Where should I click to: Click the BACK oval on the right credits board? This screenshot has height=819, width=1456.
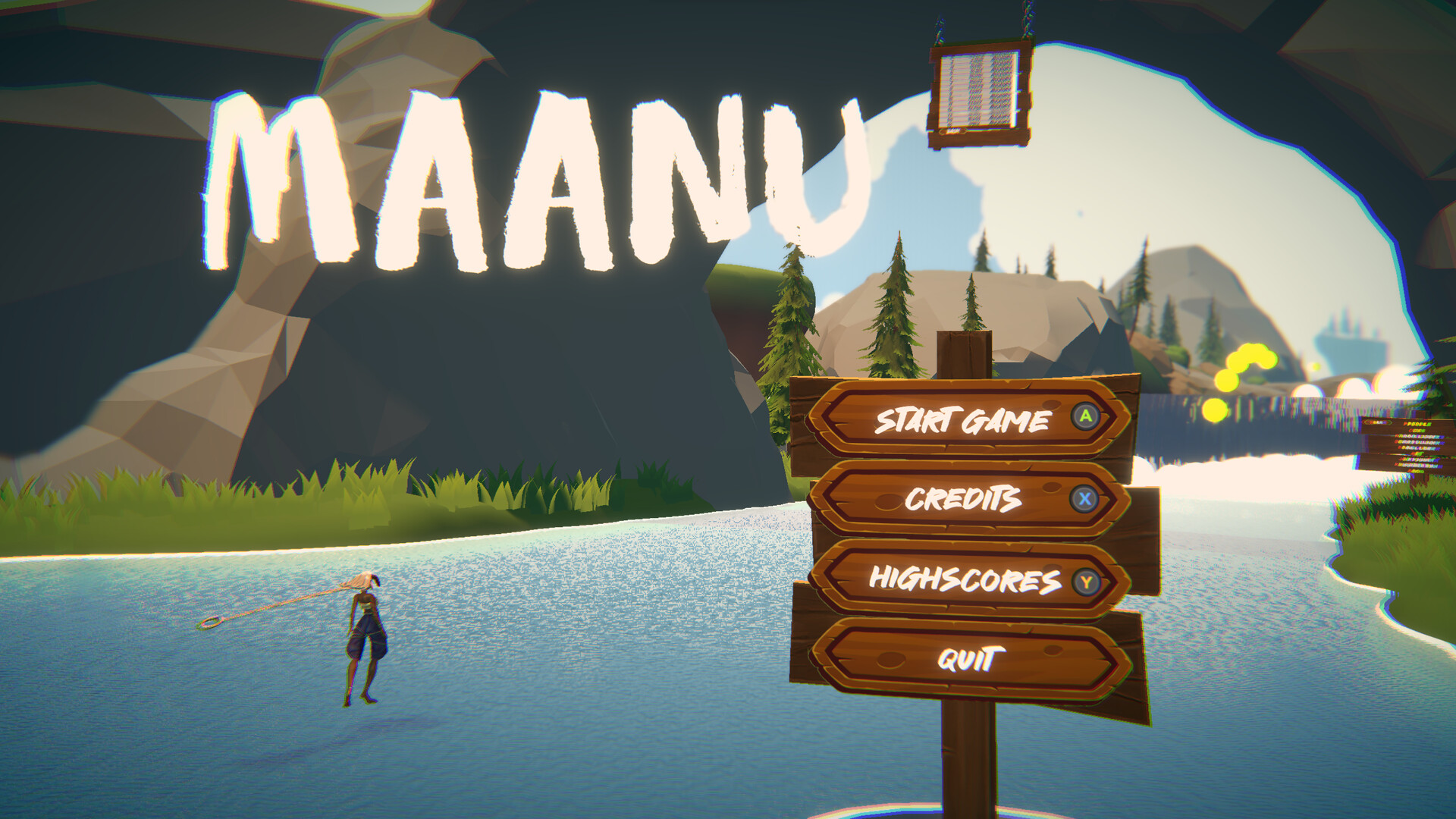point(1378,422)
